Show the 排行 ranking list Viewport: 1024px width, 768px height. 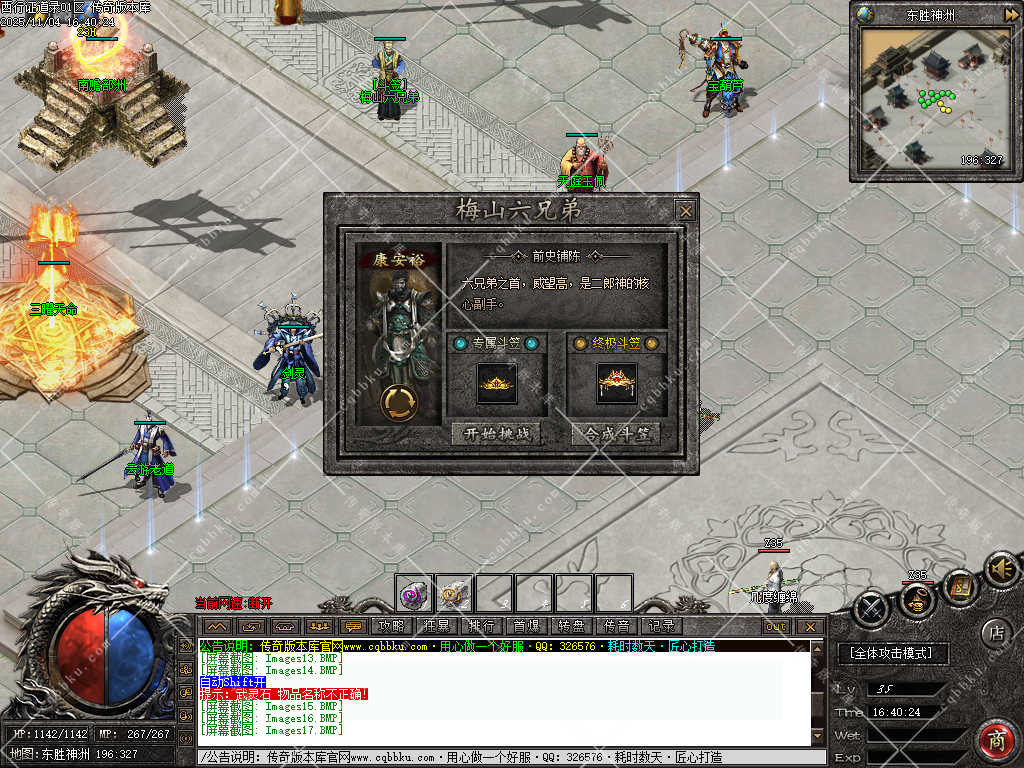pos(481,626)
